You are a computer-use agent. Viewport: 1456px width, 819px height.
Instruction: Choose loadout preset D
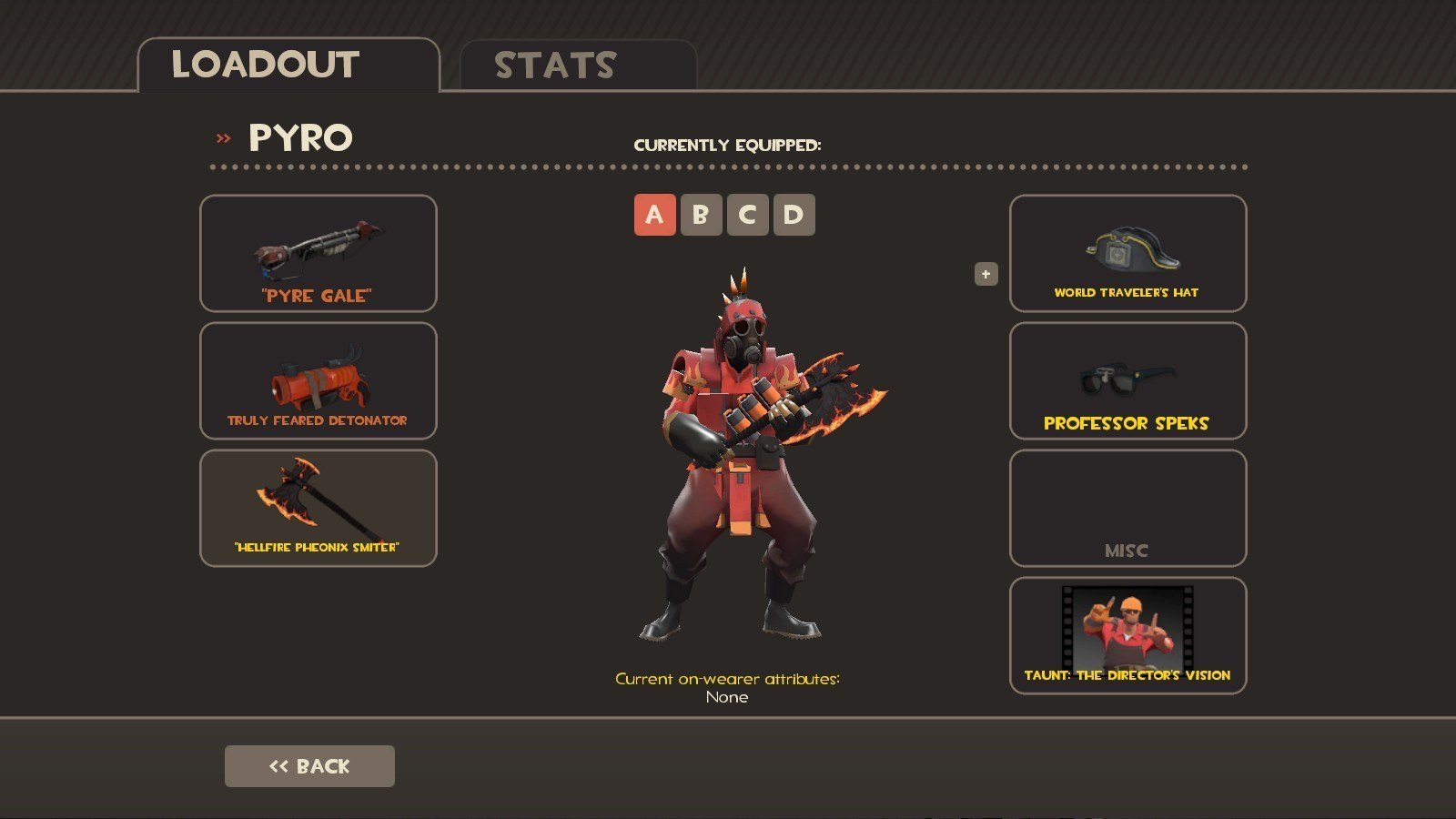click(x=794, y=215)
